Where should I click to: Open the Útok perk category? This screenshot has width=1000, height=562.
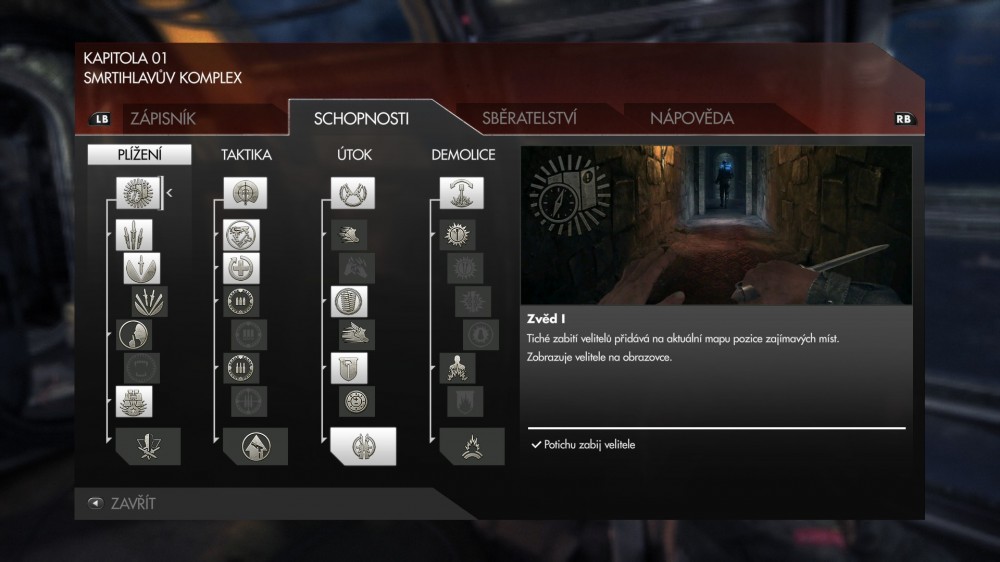coord(354,155)
